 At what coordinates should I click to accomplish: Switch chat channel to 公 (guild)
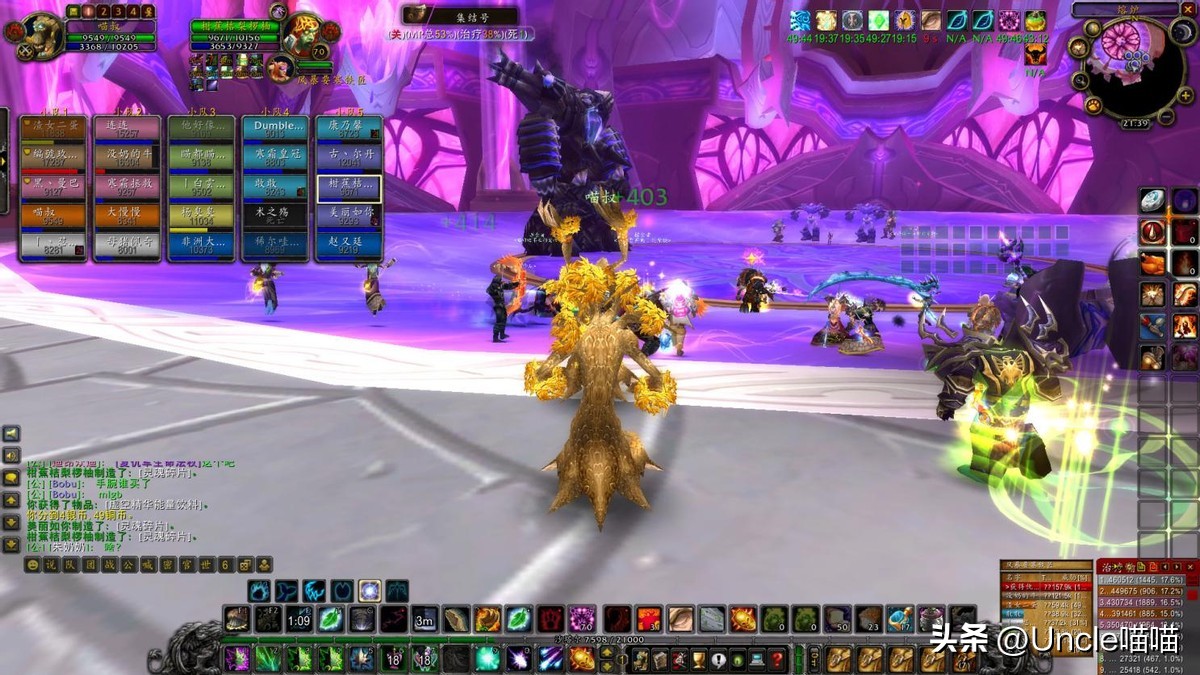coord(128,565)
